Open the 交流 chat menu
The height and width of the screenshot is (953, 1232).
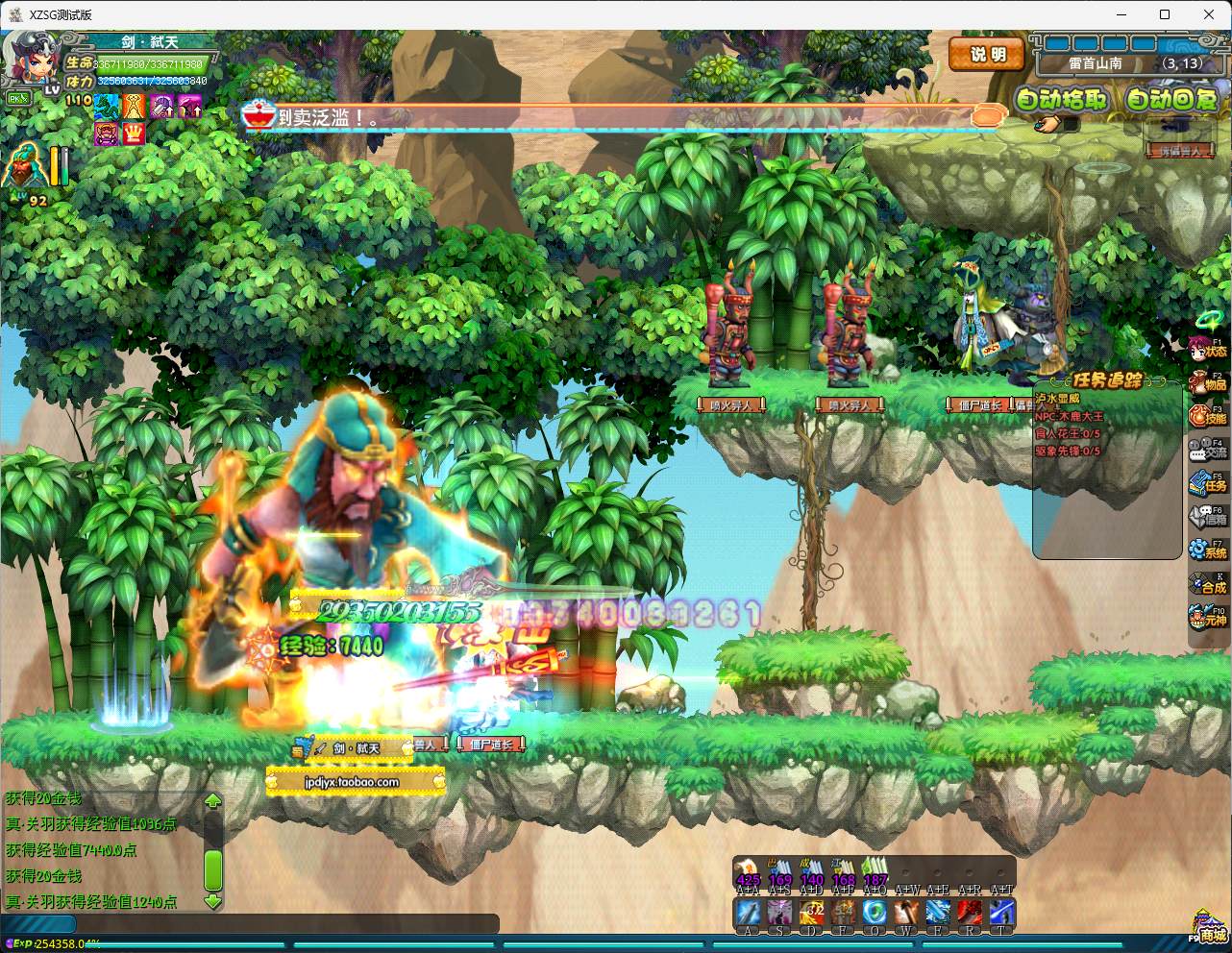tap(1209, 451)
